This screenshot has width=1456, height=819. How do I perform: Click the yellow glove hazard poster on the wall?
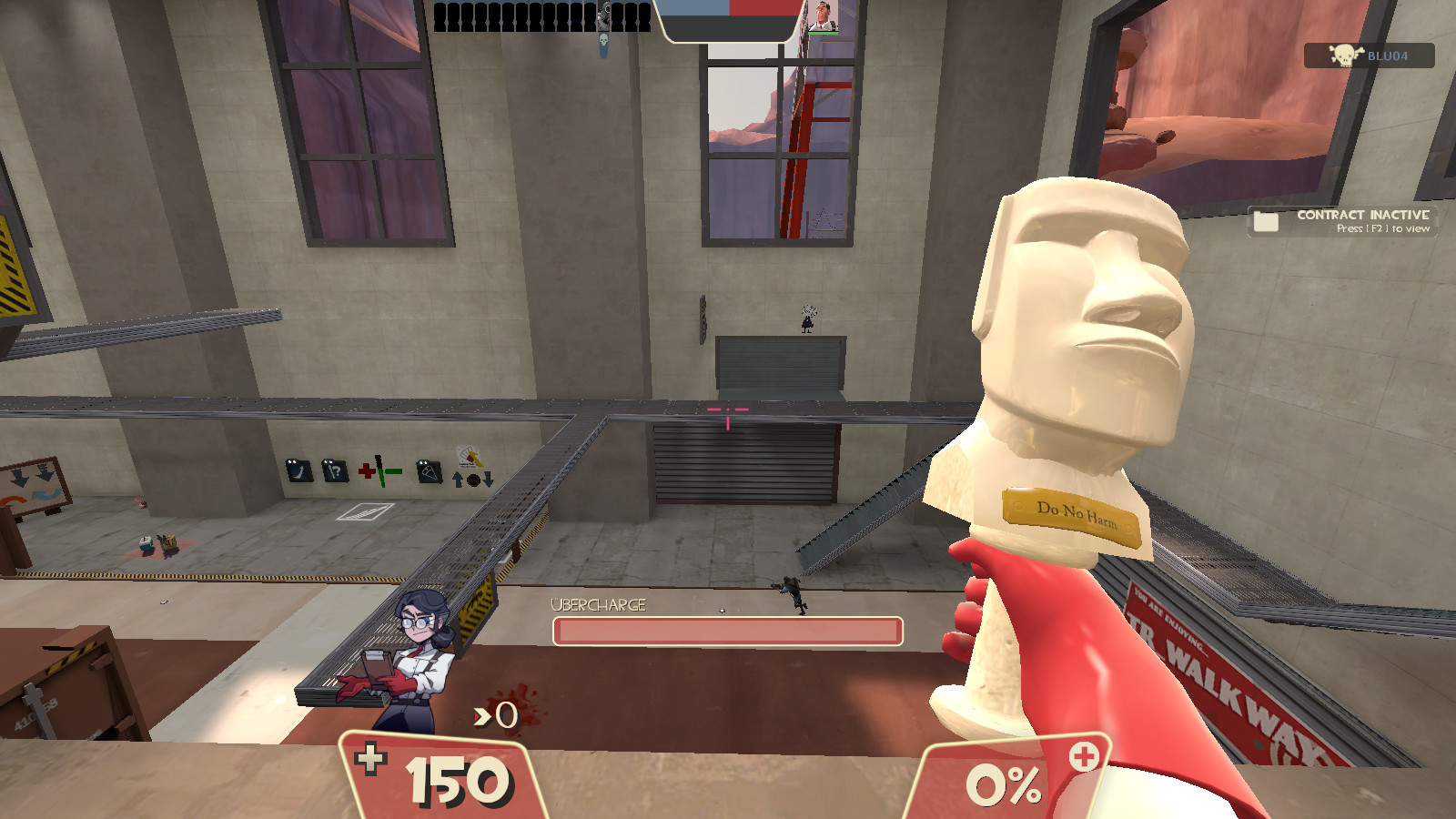[470, 459]
